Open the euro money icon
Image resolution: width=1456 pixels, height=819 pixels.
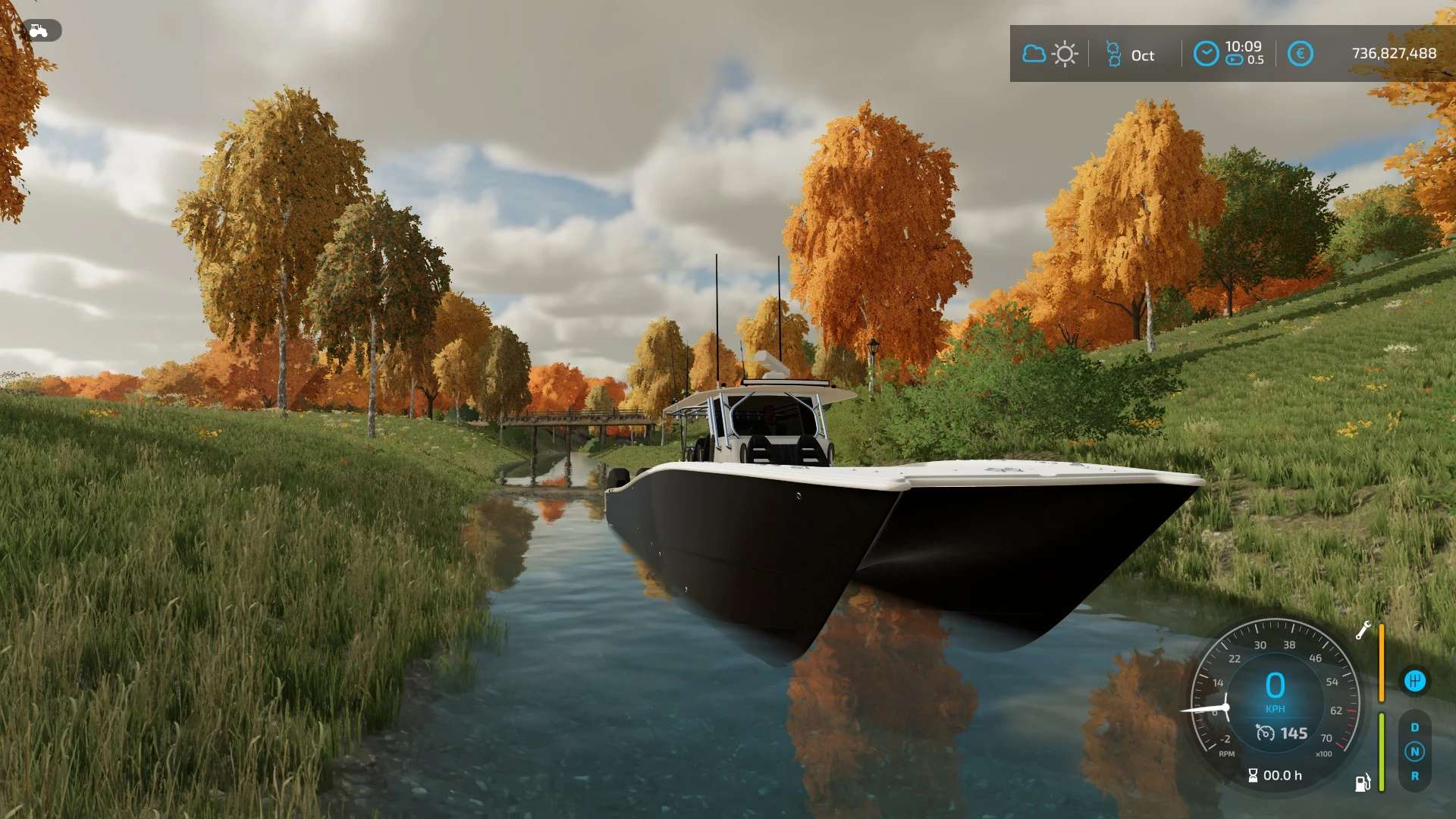click(x=1300, y=54)
